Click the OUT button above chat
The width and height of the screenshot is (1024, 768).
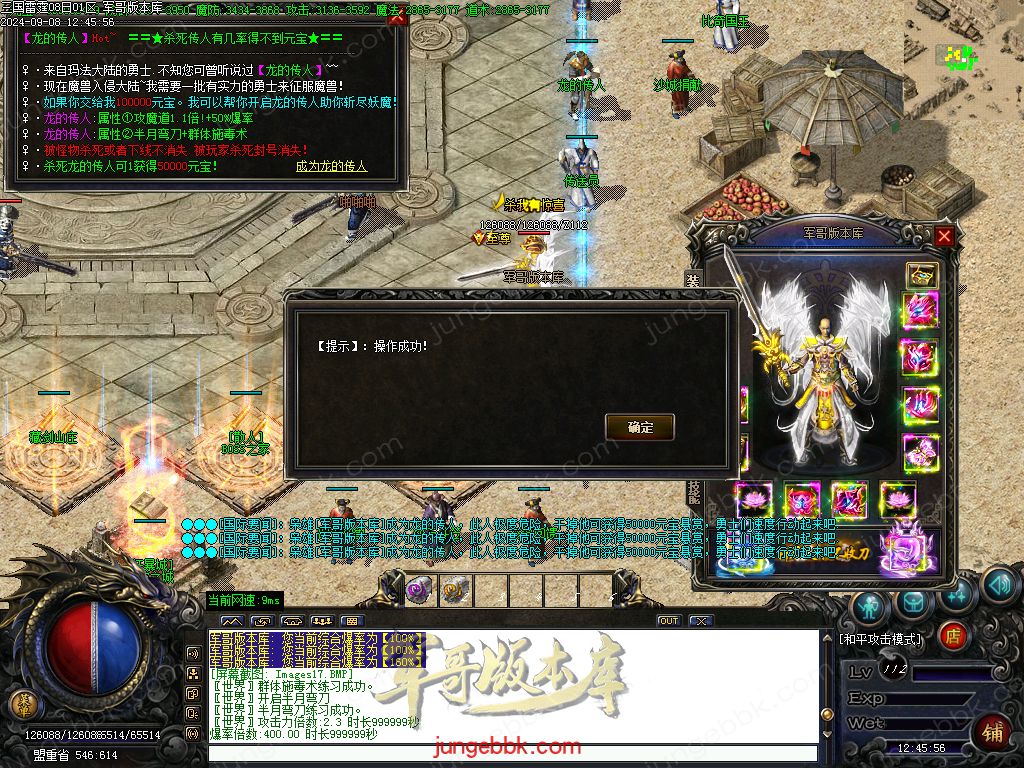click(669, 621)
